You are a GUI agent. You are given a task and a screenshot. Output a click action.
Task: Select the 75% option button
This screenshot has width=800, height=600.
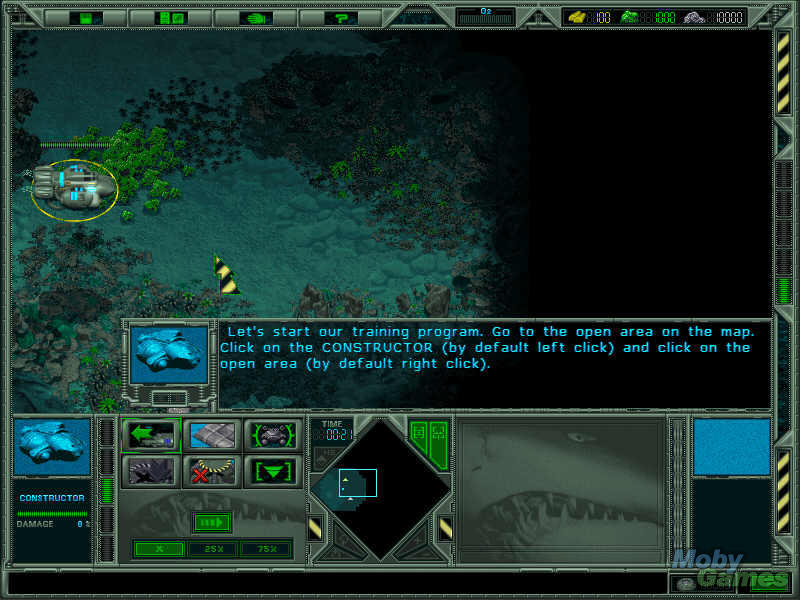pyautogui.click(x=267, y=549)
